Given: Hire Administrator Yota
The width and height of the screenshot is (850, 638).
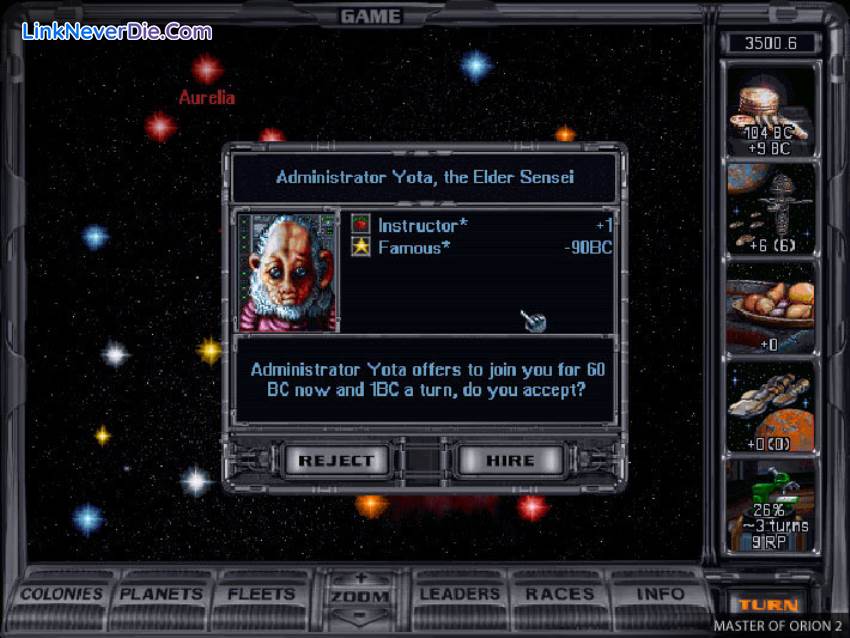Looking at the screenshot, I should [510, 460].
